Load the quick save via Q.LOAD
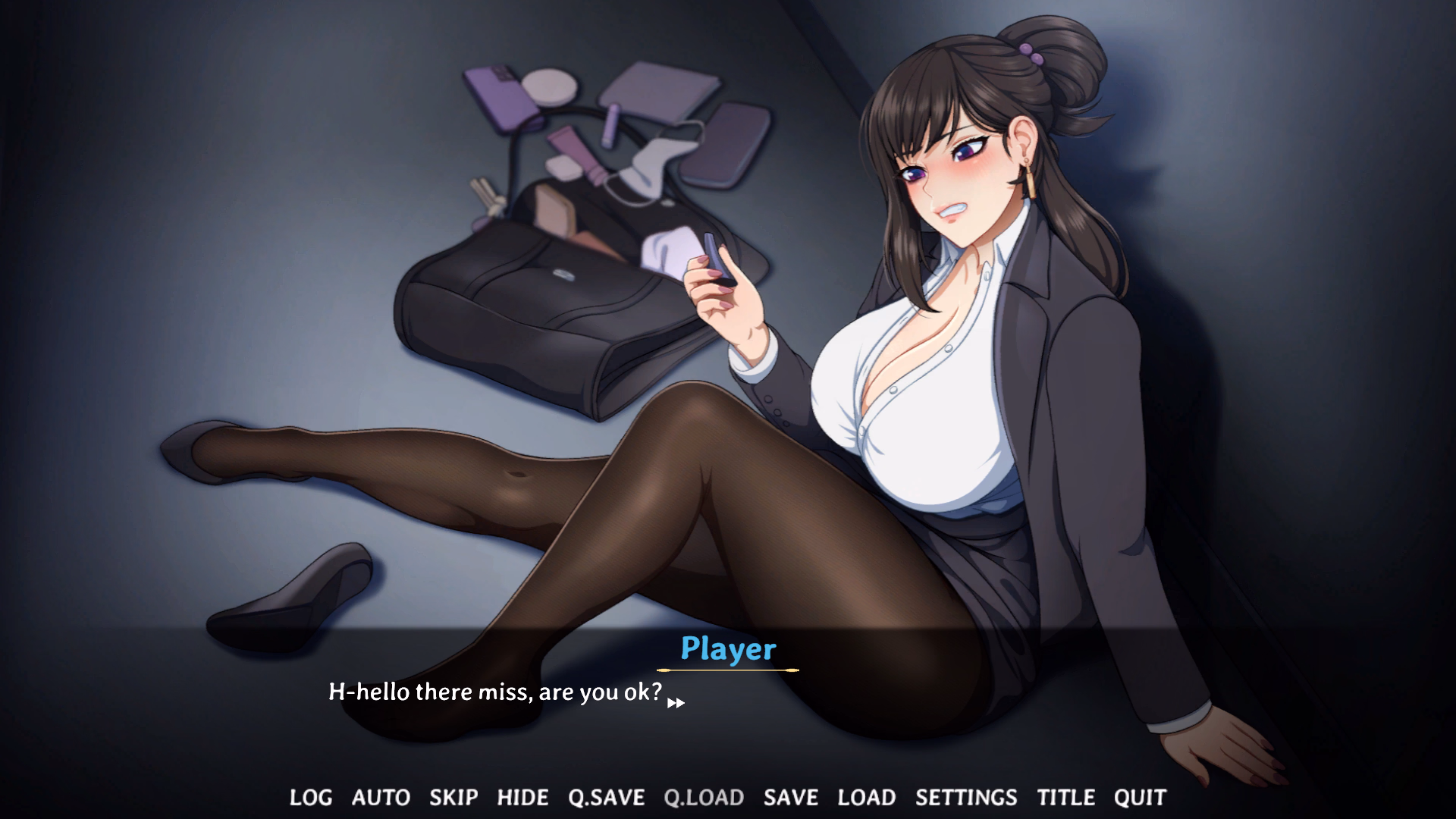 coord(705,797)
